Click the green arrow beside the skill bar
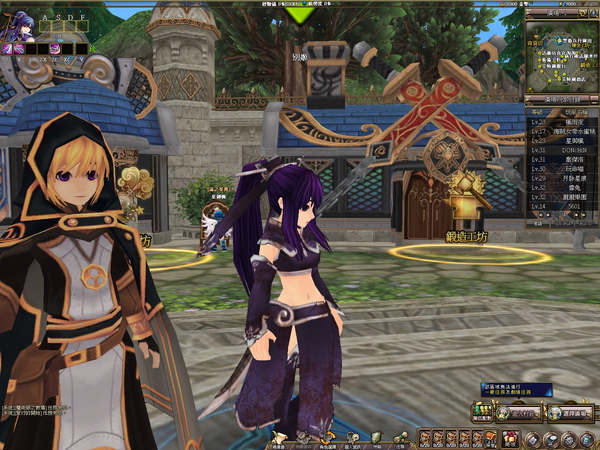 [92, 47]
